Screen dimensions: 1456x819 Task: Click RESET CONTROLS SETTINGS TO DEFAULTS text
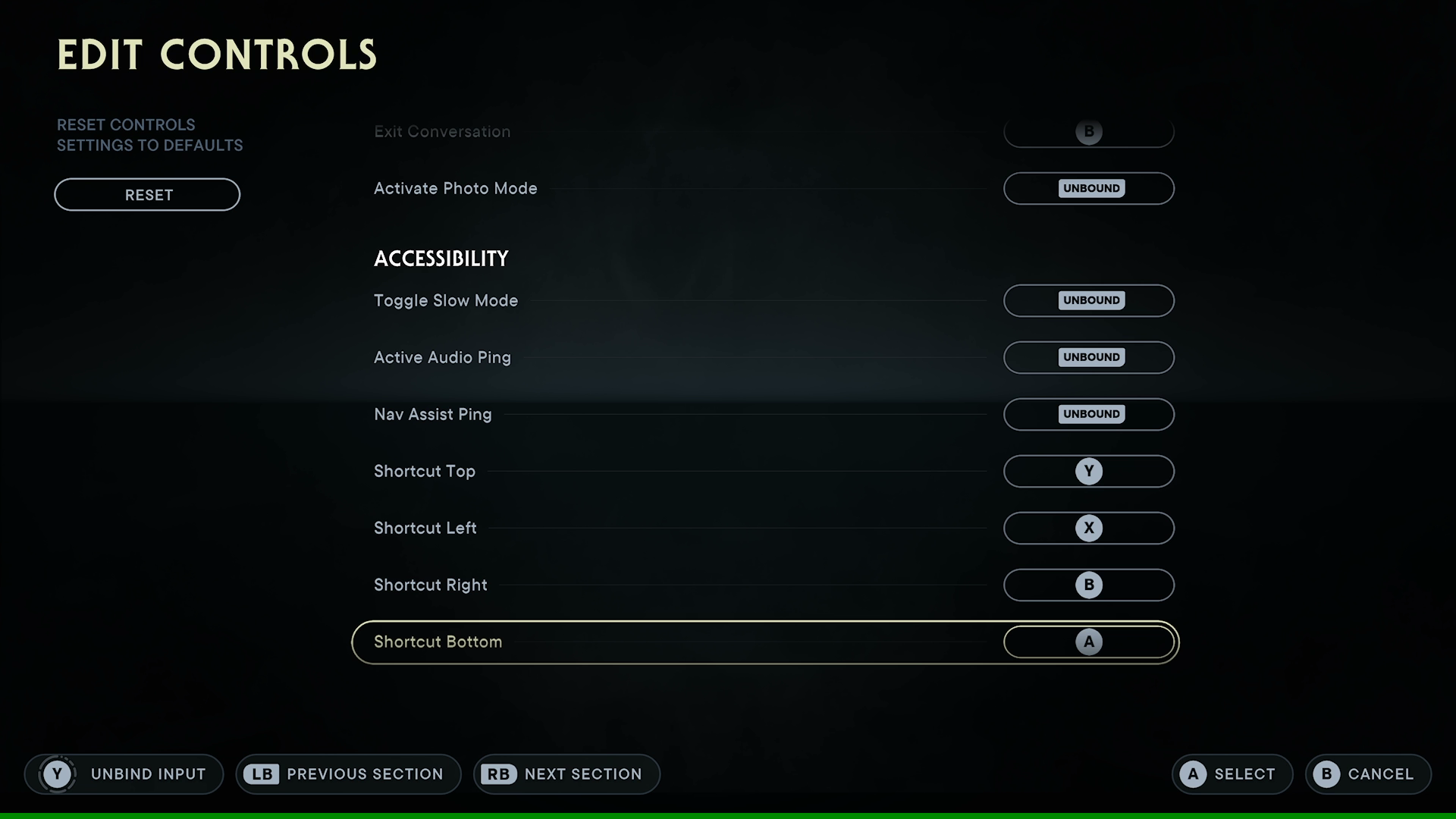149,134
